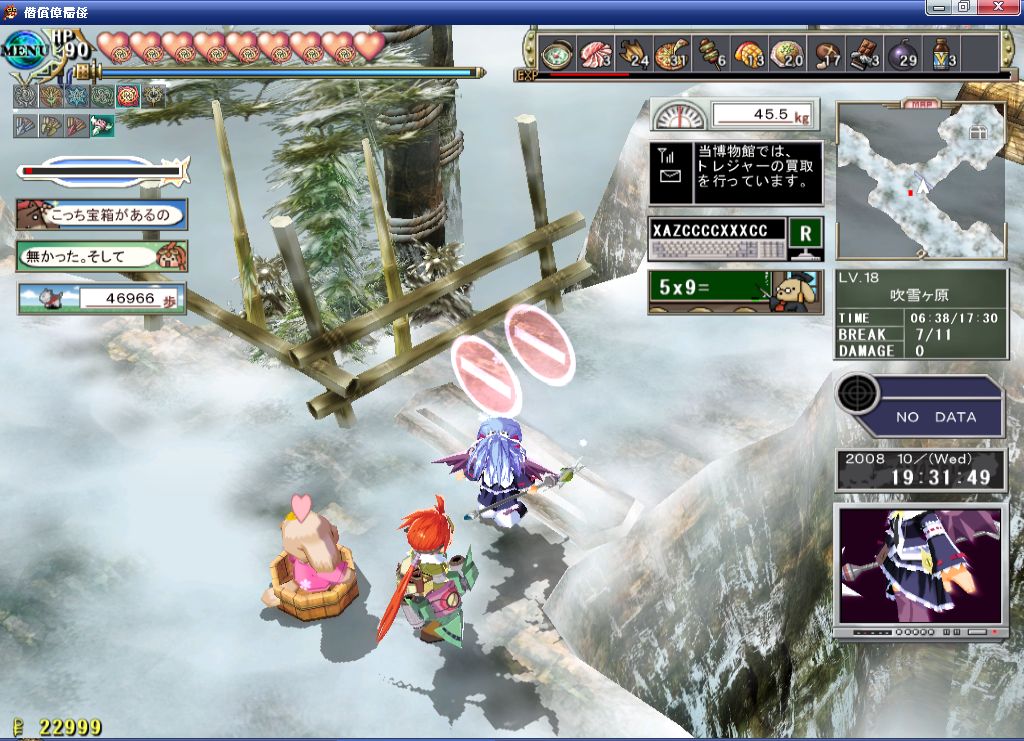The width and height of the screenshot is (1024, 741).
Task: Select the highlighted pink flower weapon icon
Action: point(102,125)
